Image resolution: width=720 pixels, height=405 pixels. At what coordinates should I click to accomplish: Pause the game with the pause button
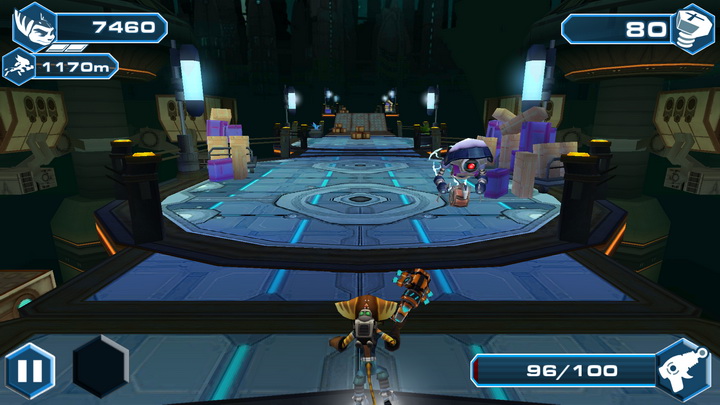(30, 371)
